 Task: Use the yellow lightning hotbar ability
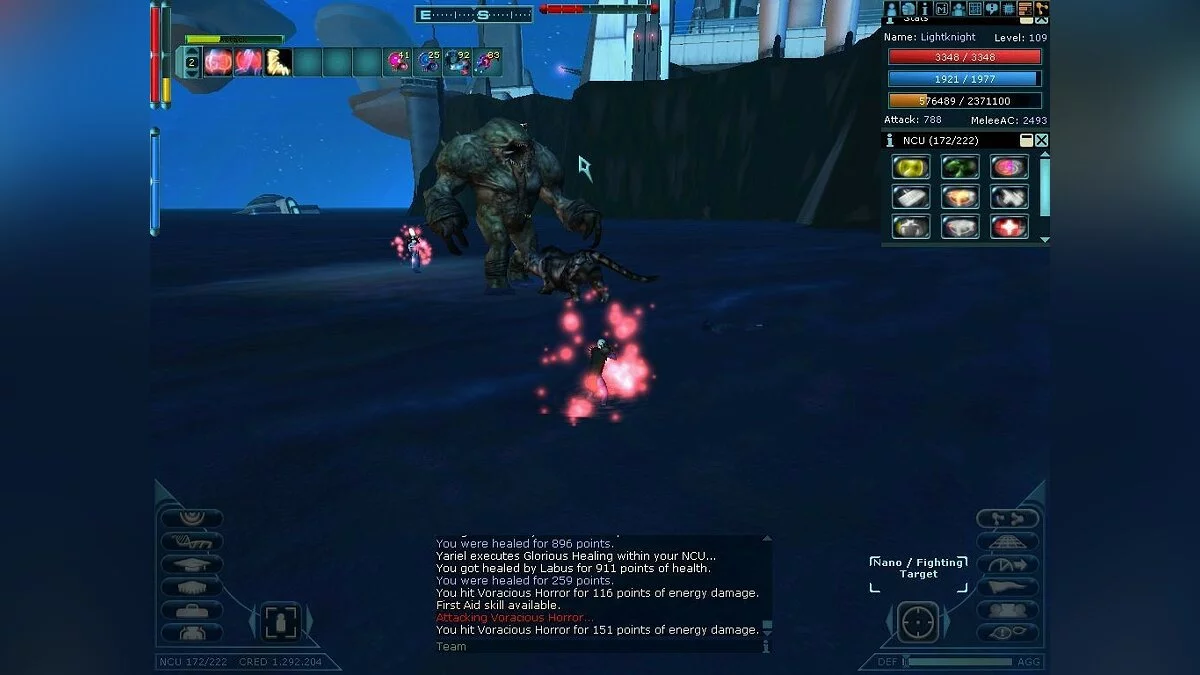point(278,62)
